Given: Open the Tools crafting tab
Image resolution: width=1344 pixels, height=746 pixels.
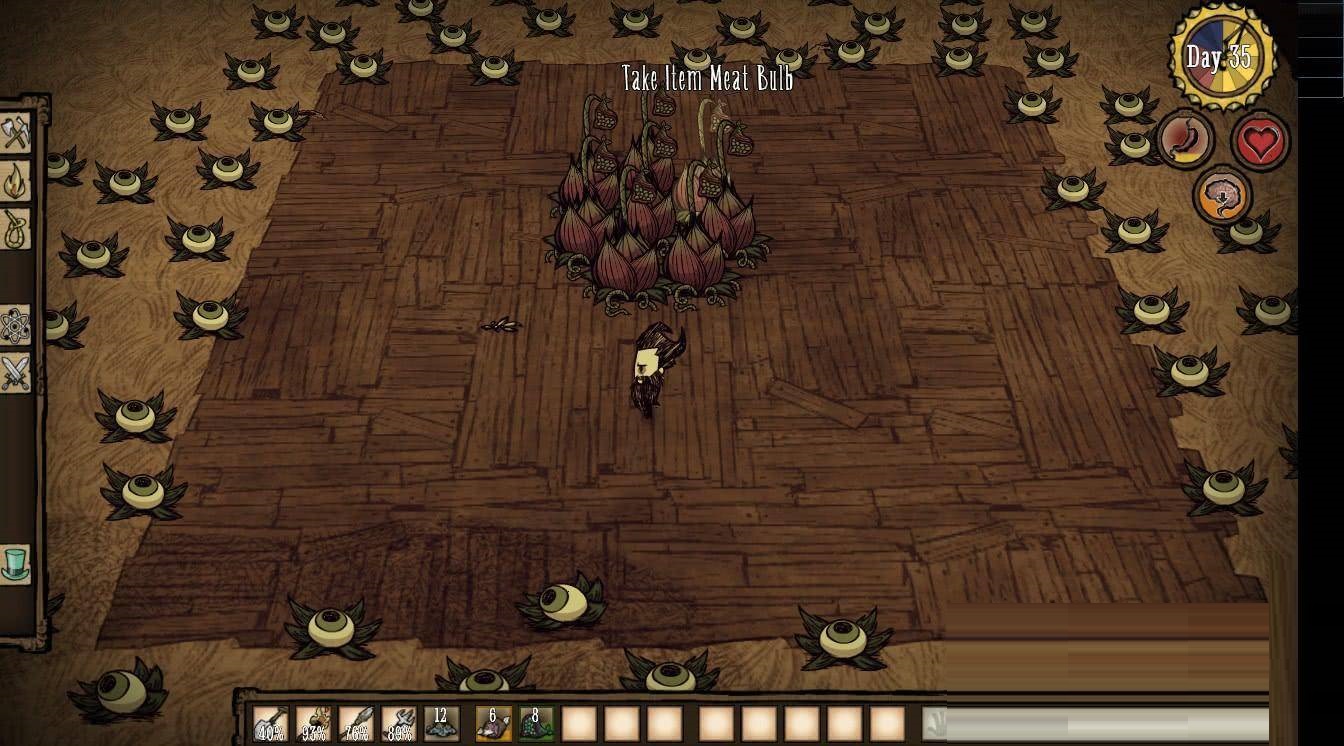Looking at the screenshot, I should point(16,133).
